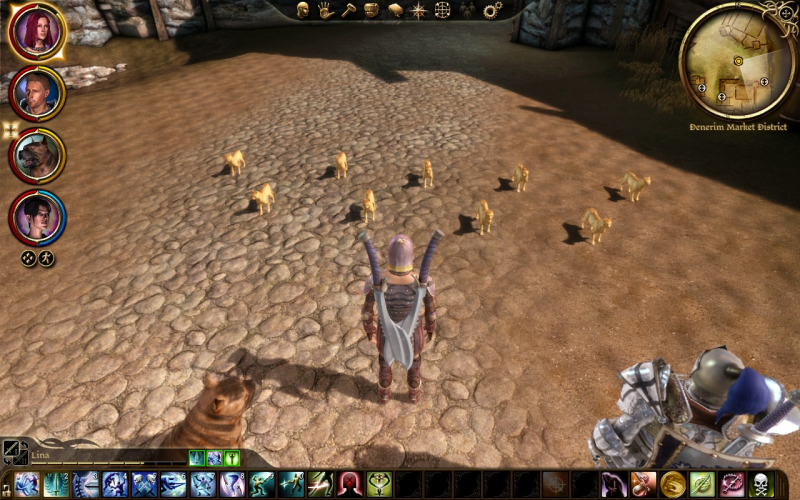Select the dark-haired companion portrait with blue ring
Image resolution: width=800 pixels, height=500 pixels.
[x=37, y=217]
